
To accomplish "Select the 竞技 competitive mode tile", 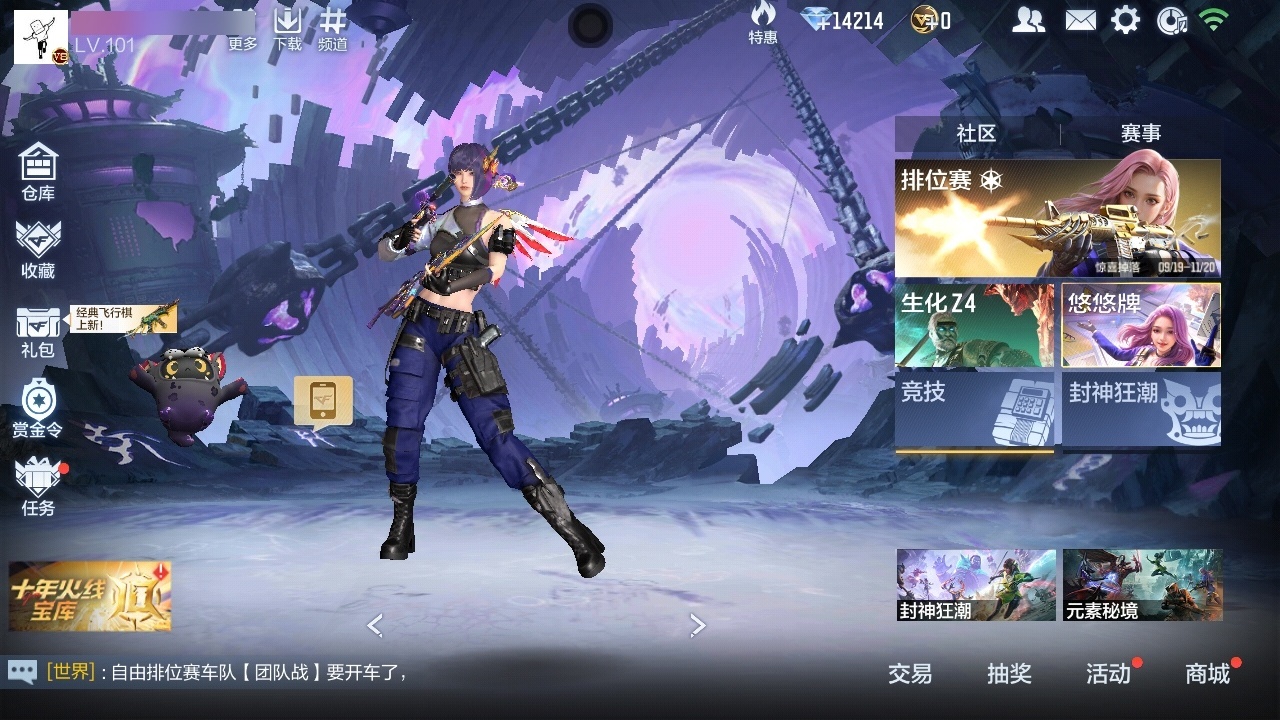I will pos(974,410).
